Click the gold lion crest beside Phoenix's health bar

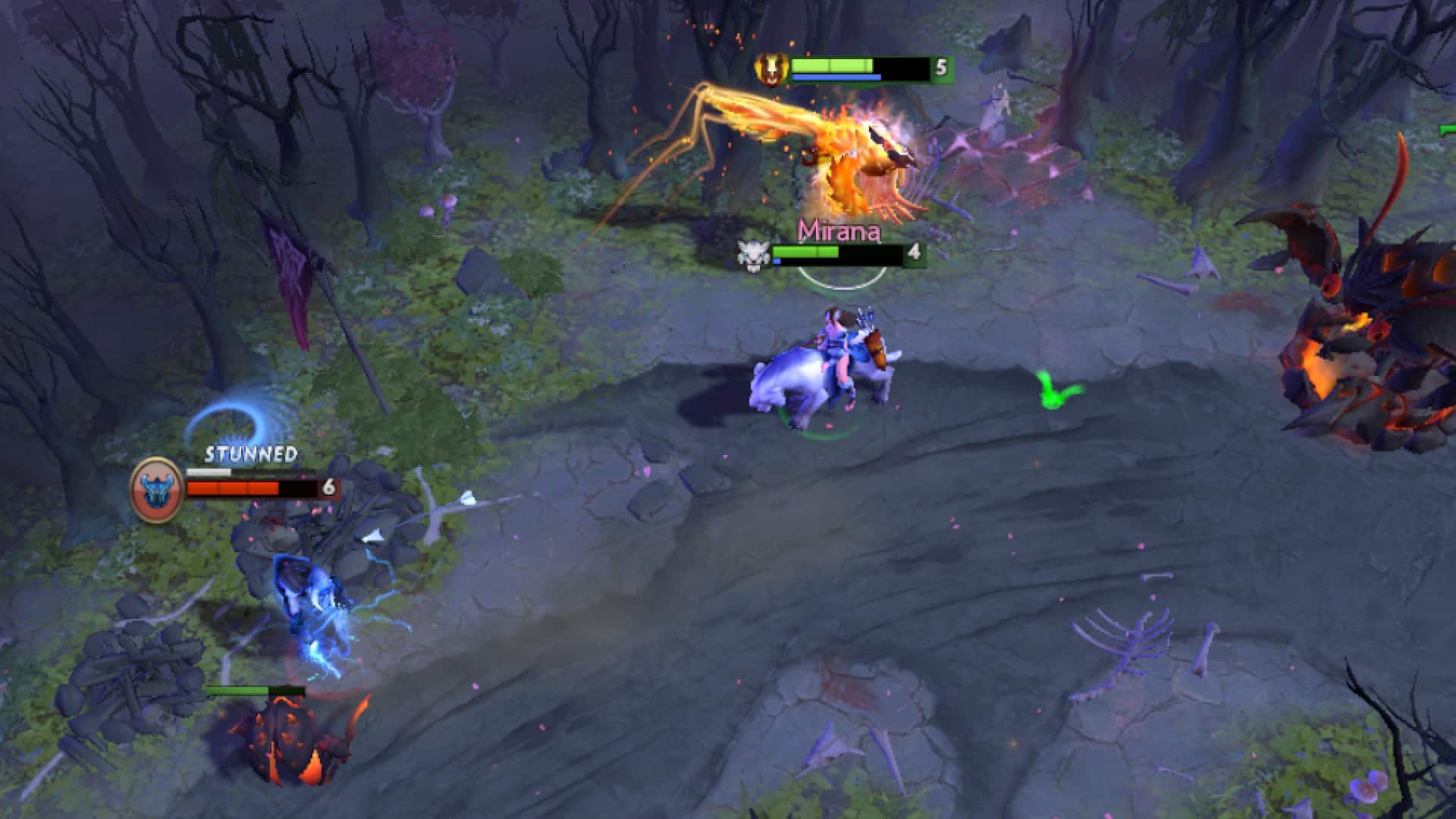click(x=770, y=71)
